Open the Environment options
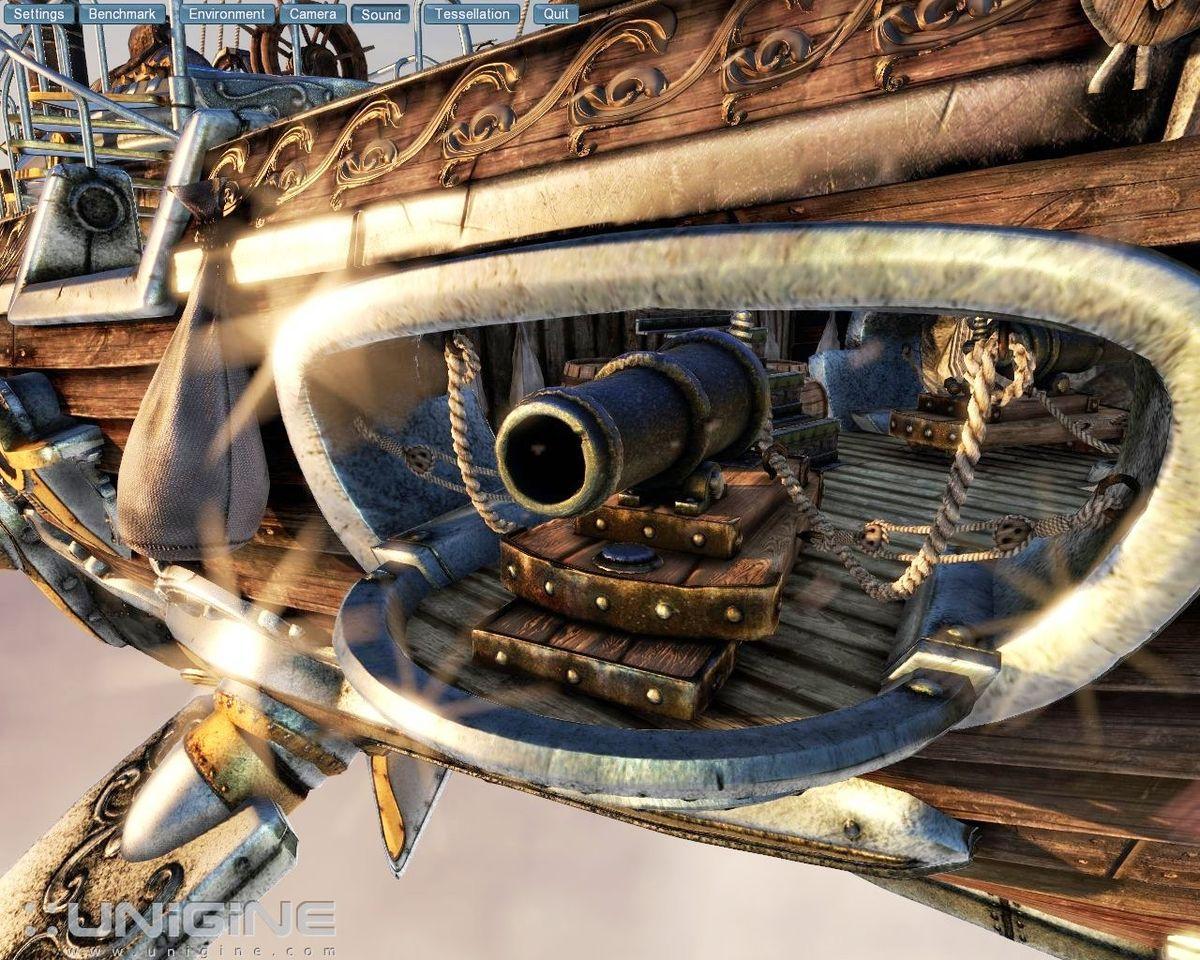 [x=228, y=14]
